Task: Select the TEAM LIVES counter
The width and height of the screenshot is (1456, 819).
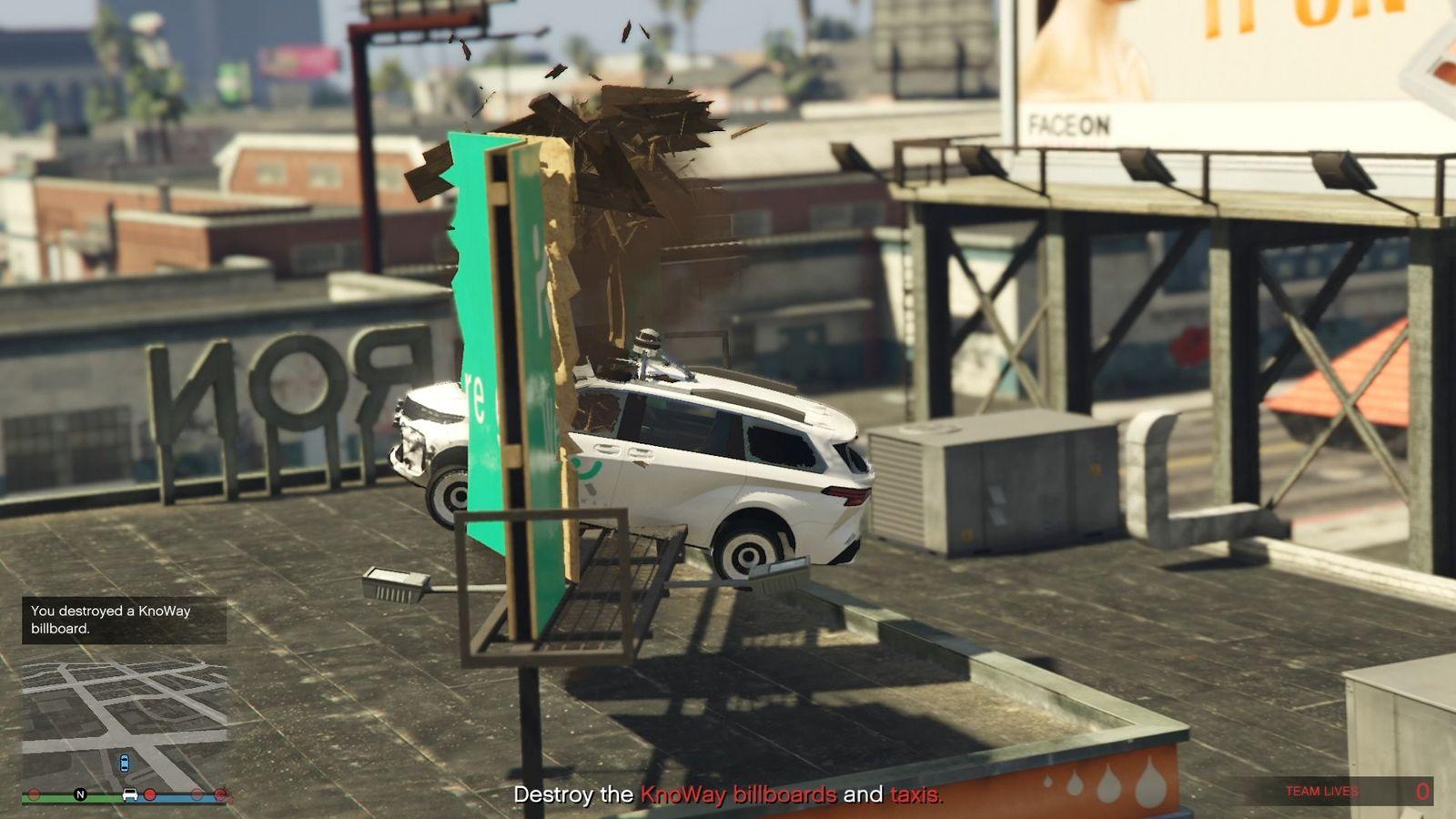Action: click(x=1321, y=792)
